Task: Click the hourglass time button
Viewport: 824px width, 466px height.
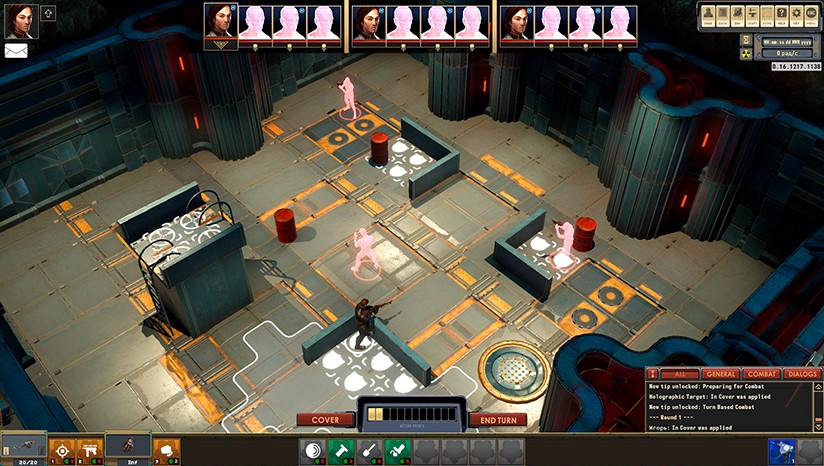Action: (745, 38)
